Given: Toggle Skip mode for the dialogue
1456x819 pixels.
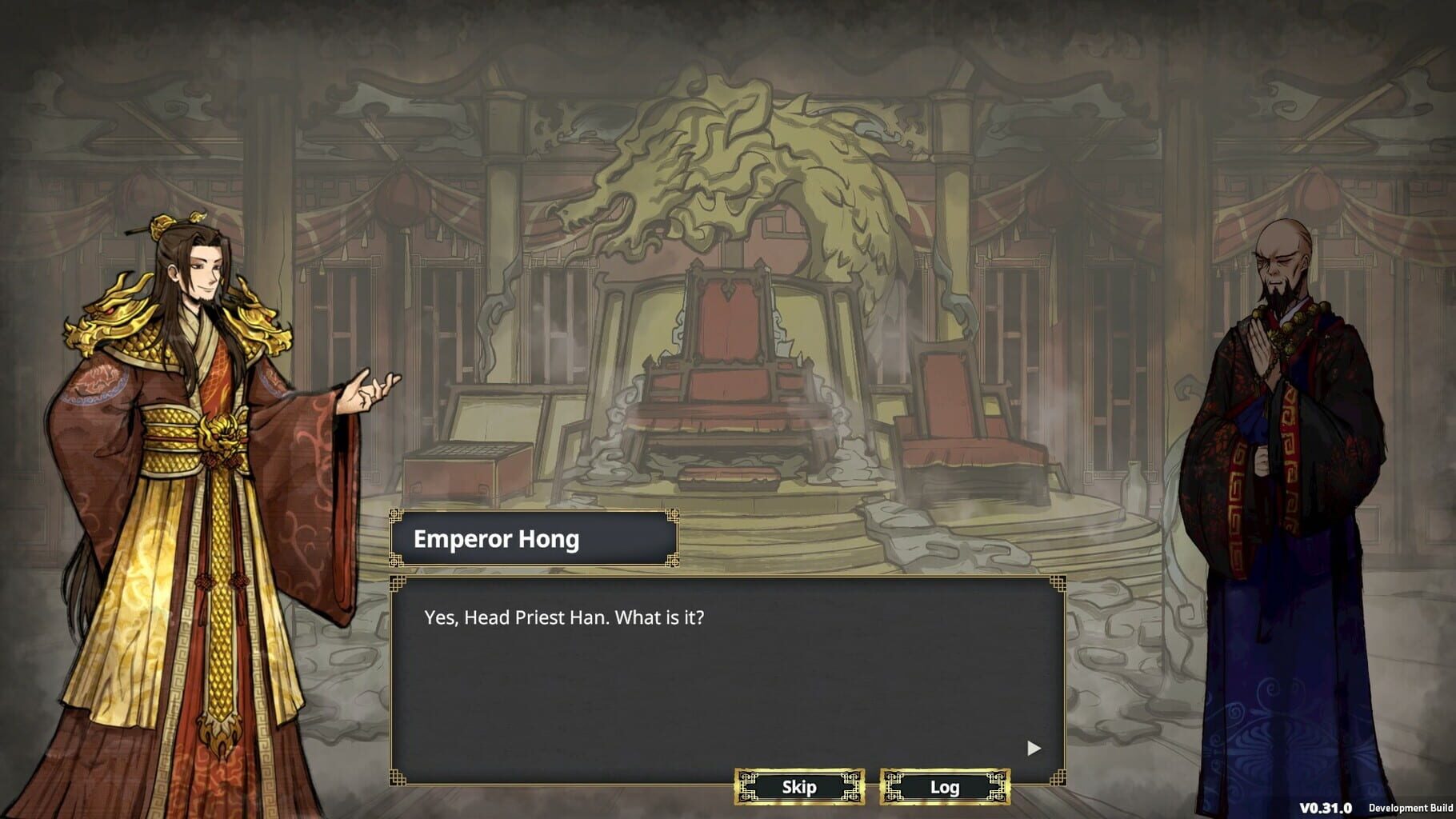Looking at the screenshot, I should pyautogui.click(x=798, y=787).
